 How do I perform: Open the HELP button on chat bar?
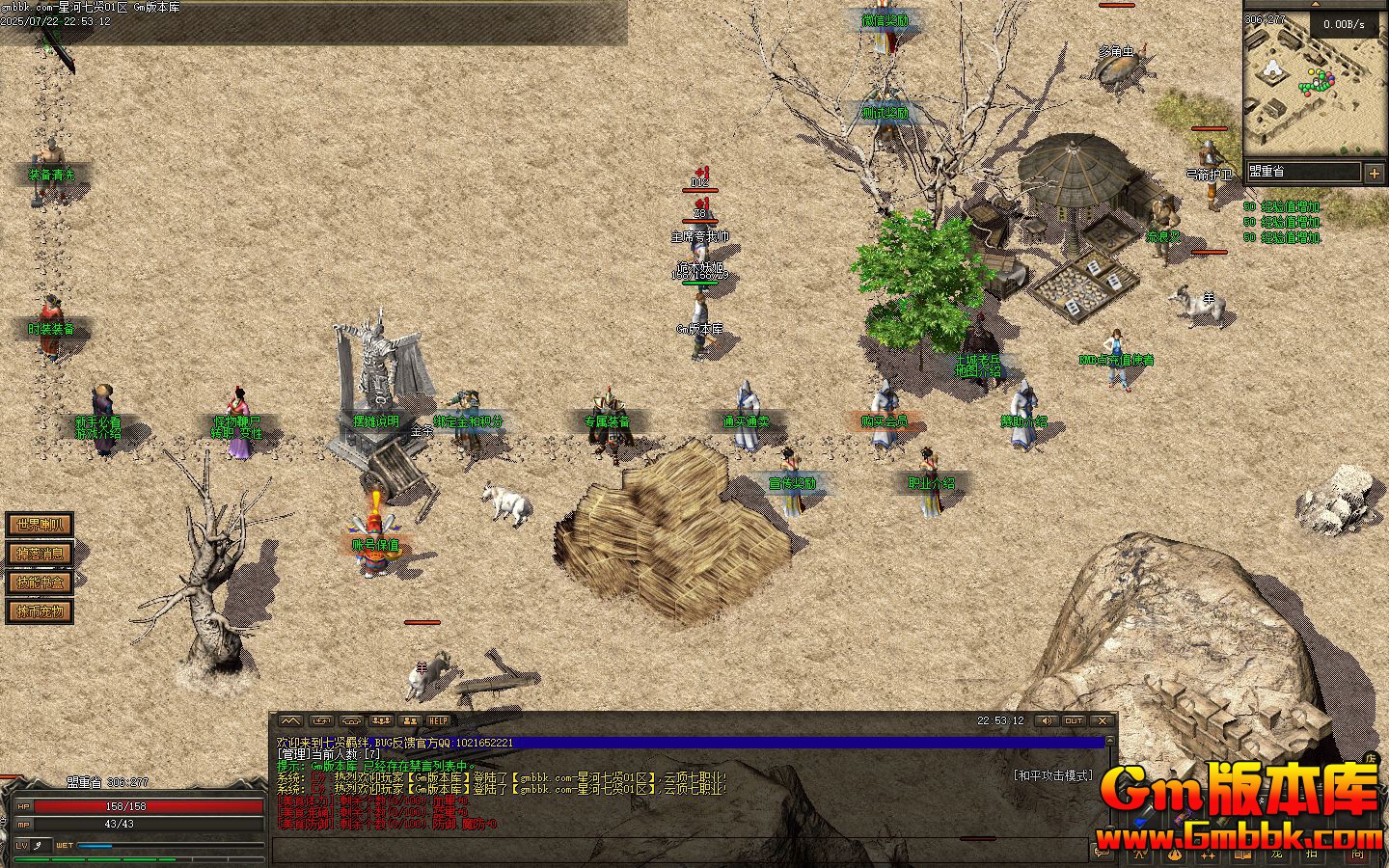coord(439,720)
